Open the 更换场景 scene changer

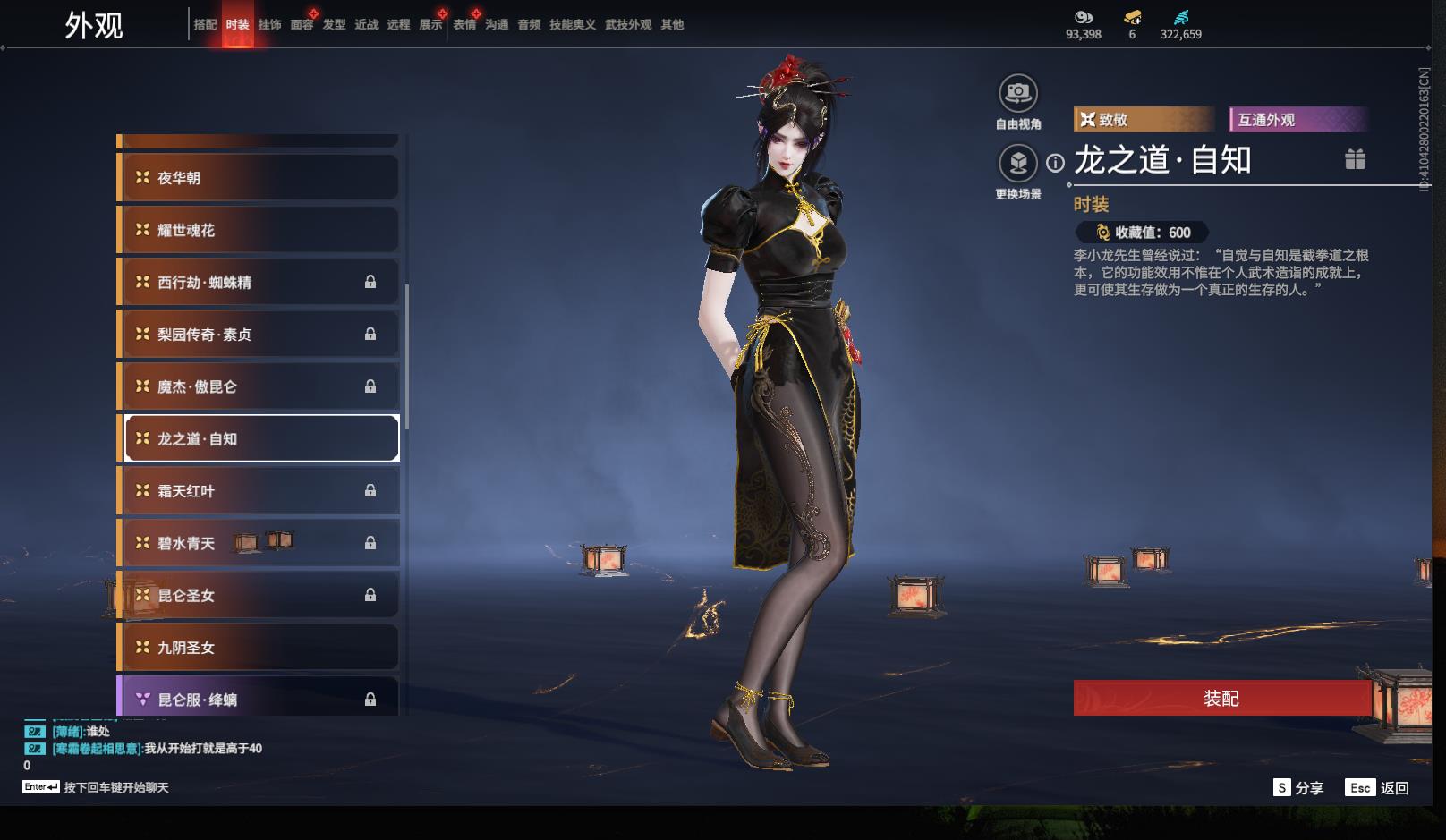(1018, 164)
